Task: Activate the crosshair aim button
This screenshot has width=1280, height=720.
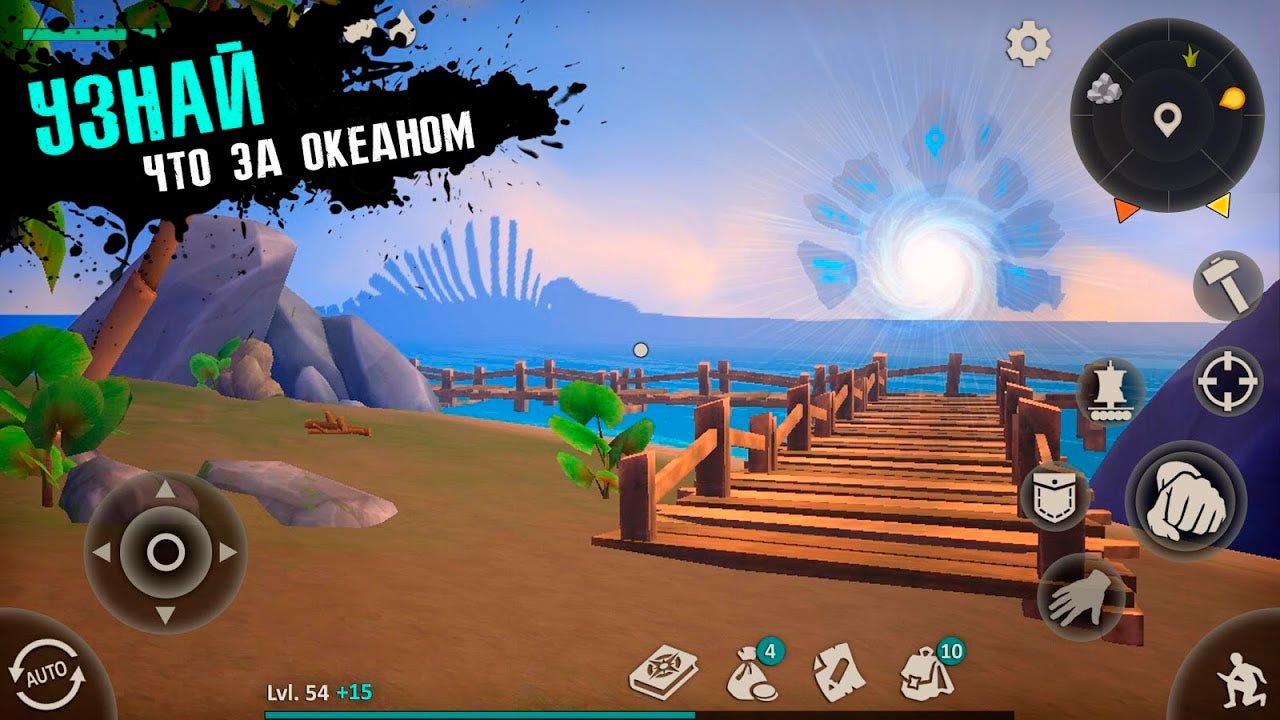Action: (1228, 381)
